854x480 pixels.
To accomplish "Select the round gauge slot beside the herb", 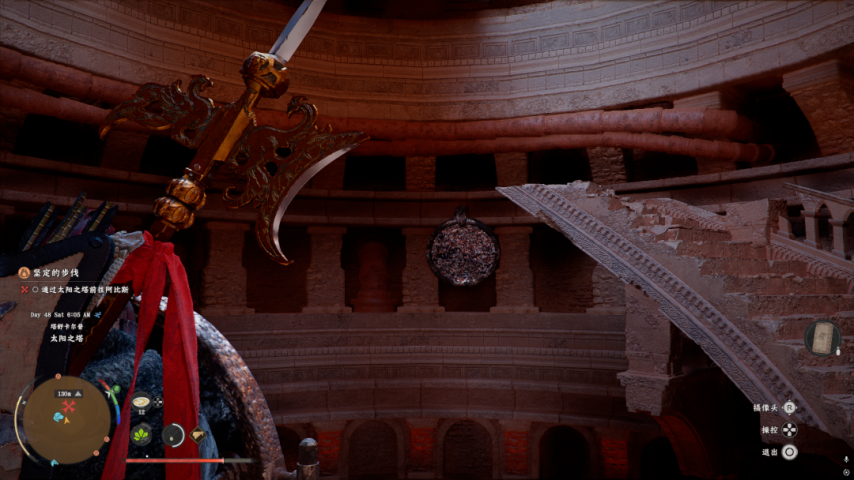I will 172,434.
